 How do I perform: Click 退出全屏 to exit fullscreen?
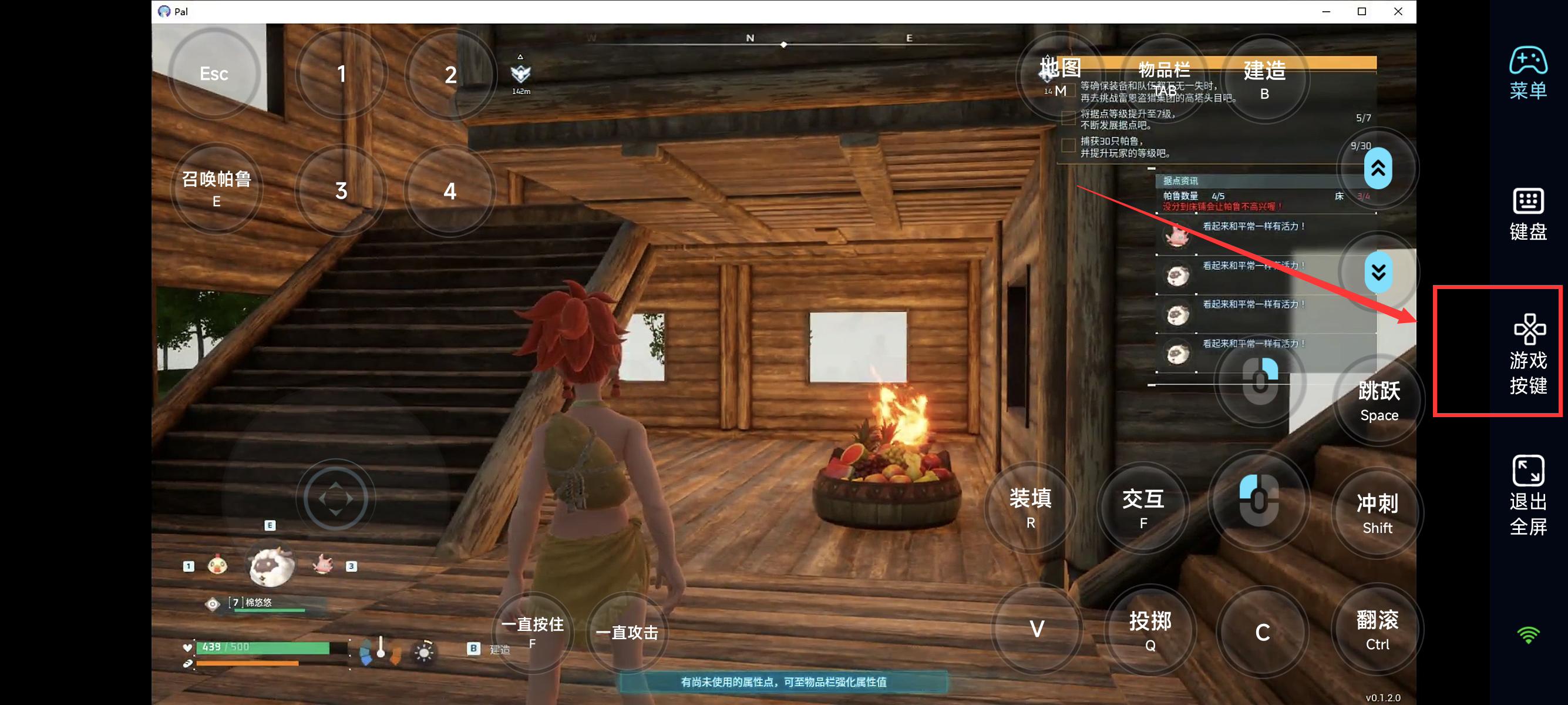[1527, 494]
